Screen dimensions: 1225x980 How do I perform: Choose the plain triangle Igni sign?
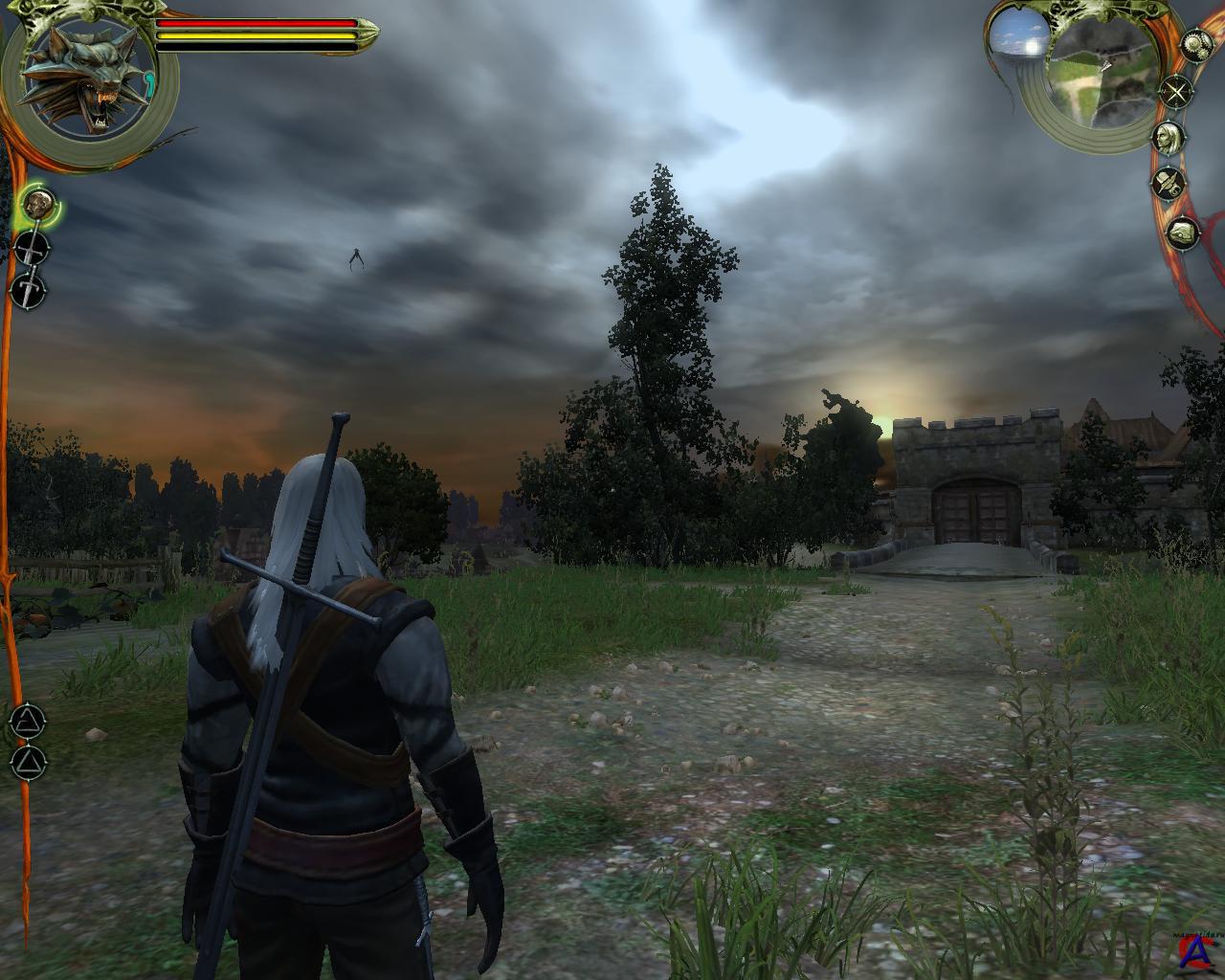28,761
